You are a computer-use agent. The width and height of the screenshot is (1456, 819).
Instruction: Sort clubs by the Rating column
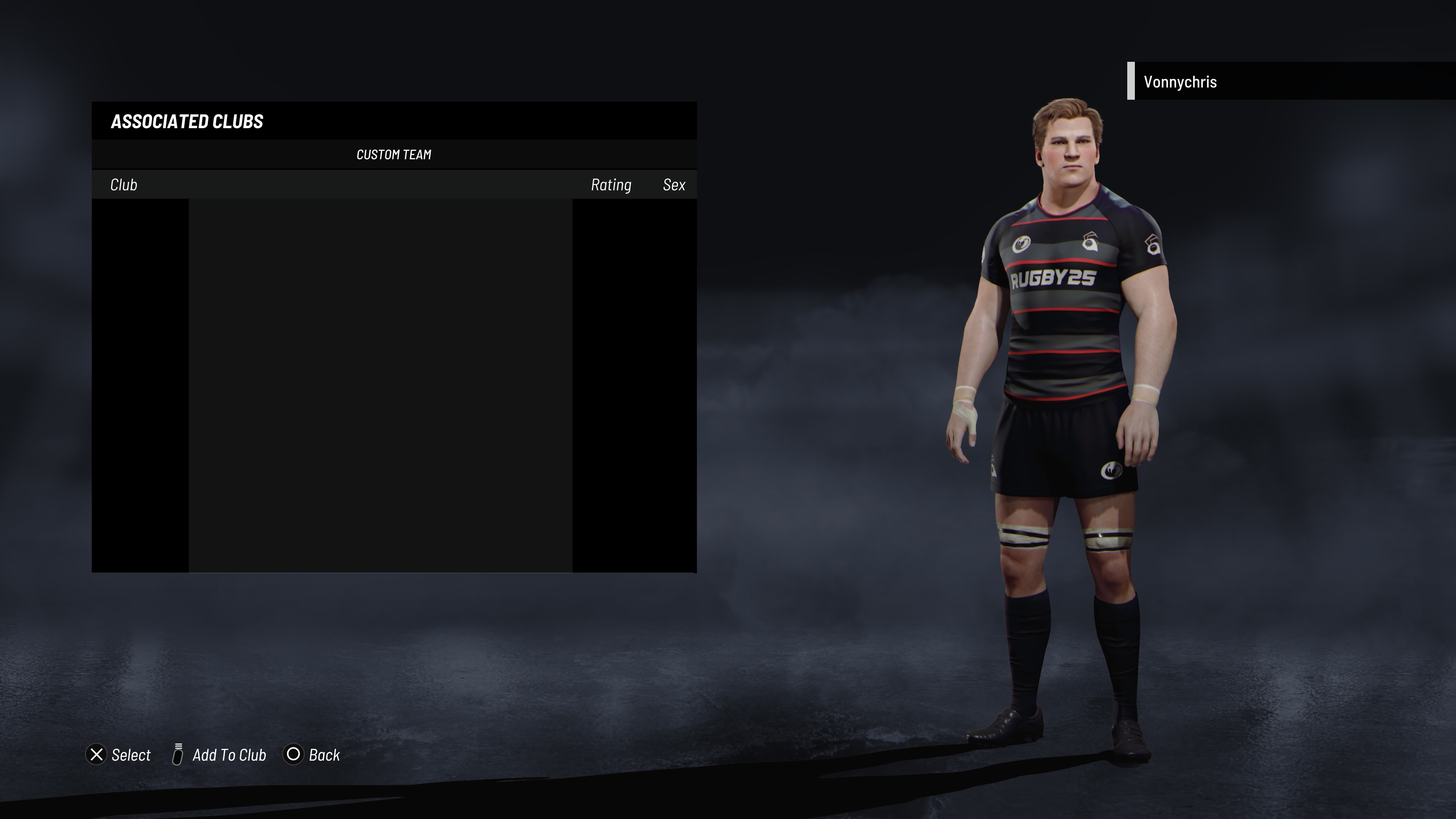pos(610,185)
